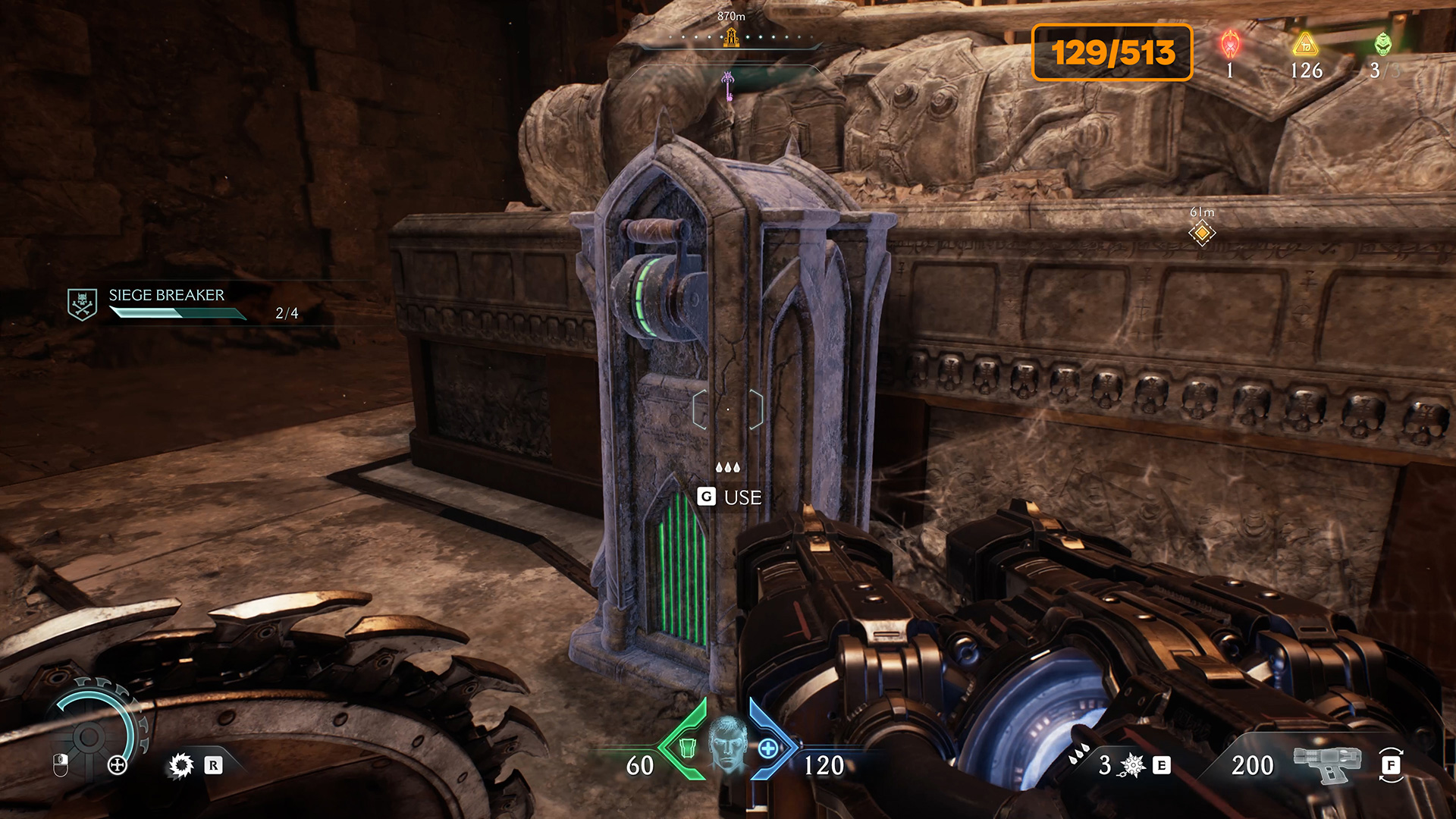This screenshot has width=1456, height=819.
Task: Select the gold currency triangle icon
Action: 1306,45
